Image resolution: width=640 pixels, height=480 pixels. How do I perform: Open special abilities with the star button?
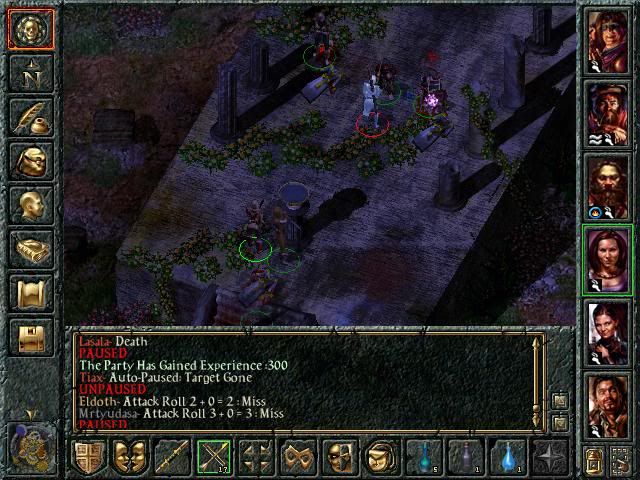[549, 457]
